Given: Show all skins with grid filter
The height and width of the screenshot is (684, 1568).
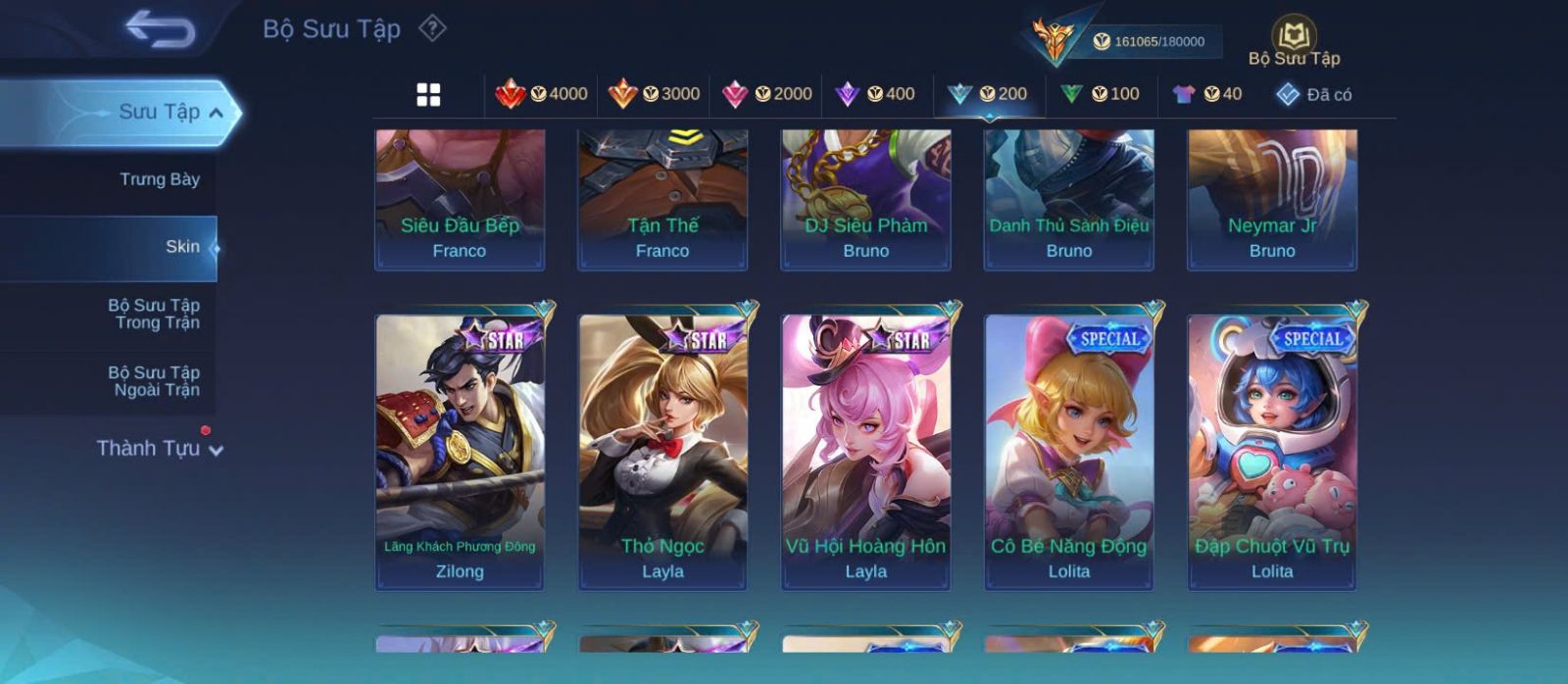Looking at the screenshot, I should click(428, 94).
